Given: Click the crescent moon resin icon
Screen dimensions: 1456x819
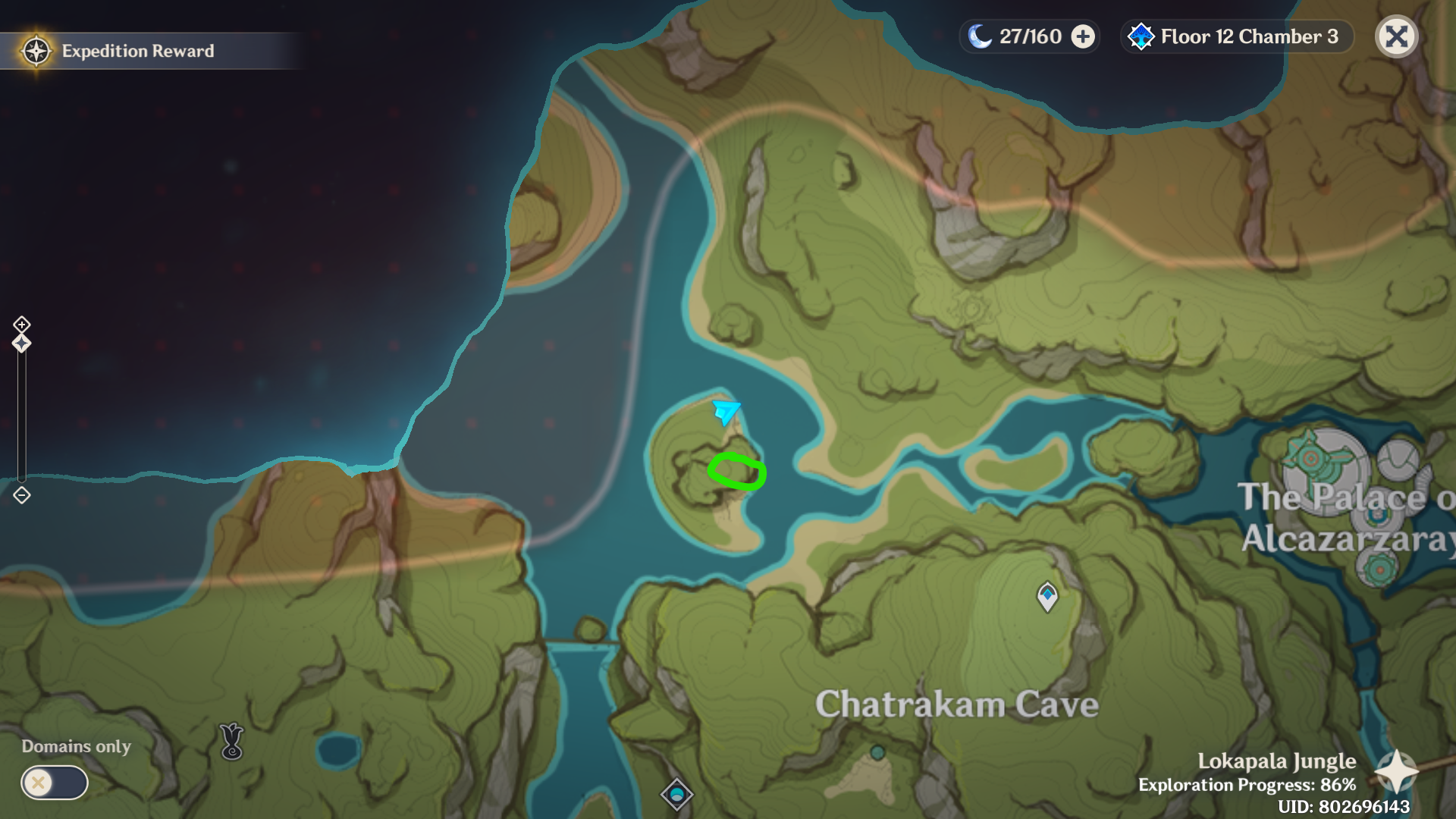Looking at the screenshot, I should tap(980, 35).
